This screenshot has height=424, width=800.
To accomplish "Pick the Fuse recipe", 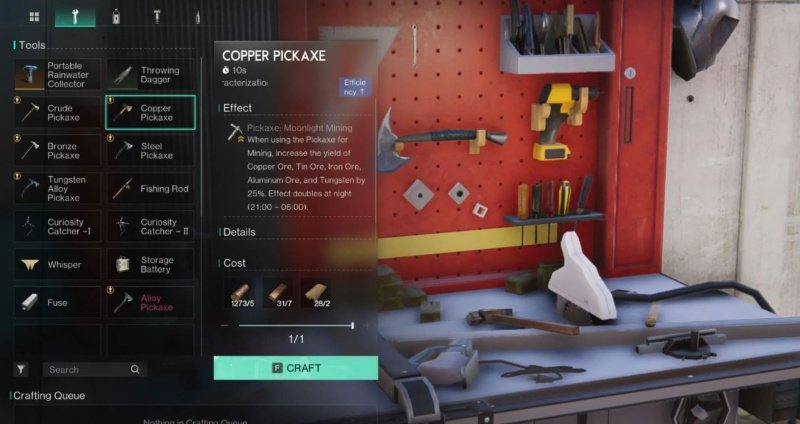I will [x=56, y=302].
